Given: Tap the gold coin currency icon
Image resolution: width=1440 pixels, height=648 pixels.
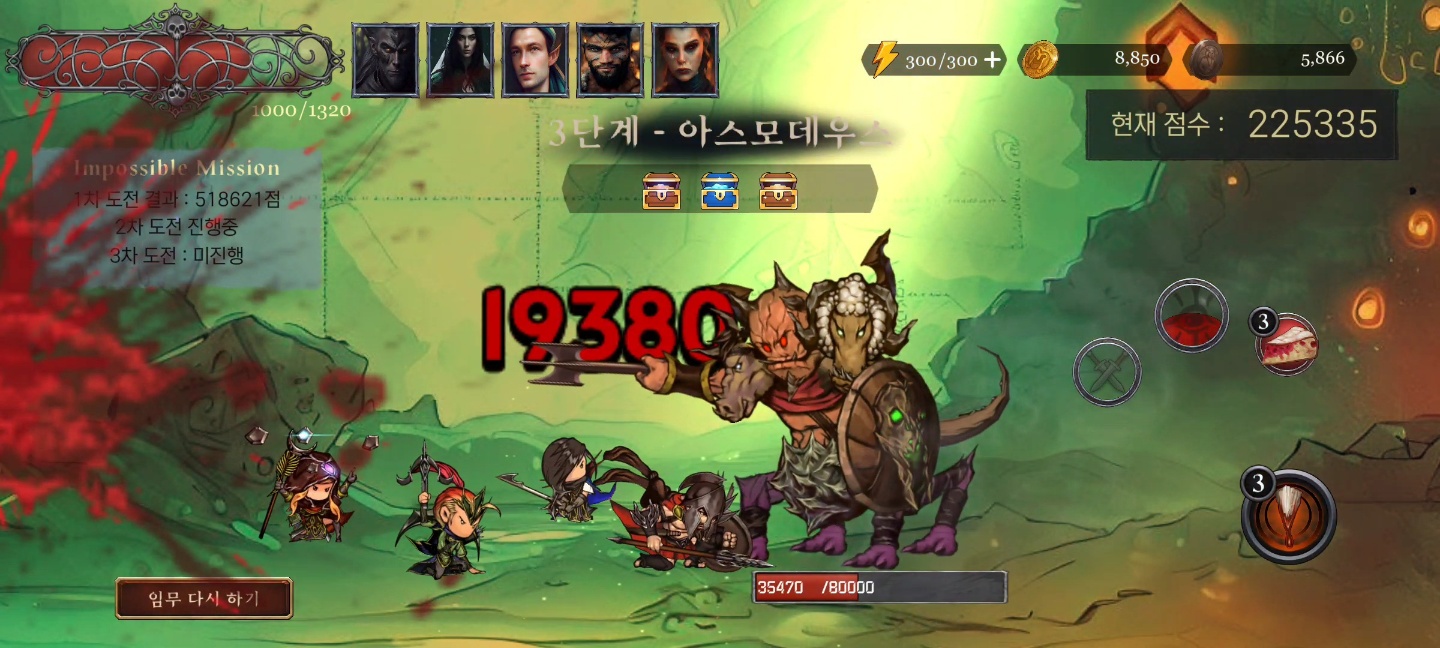Looking at the screenshot, I should tap(1039, 59).
